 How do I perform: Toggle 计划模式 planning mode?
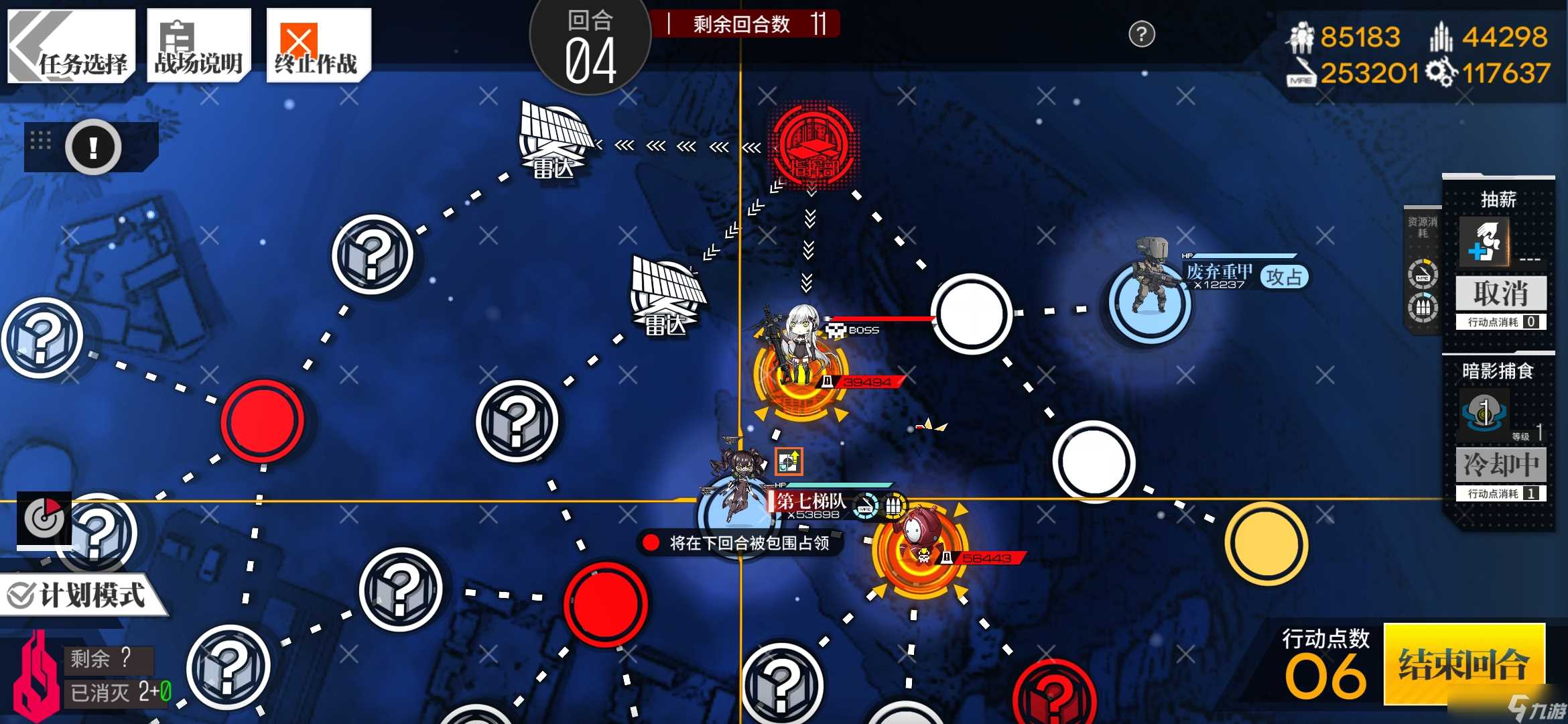coord(80,595)
